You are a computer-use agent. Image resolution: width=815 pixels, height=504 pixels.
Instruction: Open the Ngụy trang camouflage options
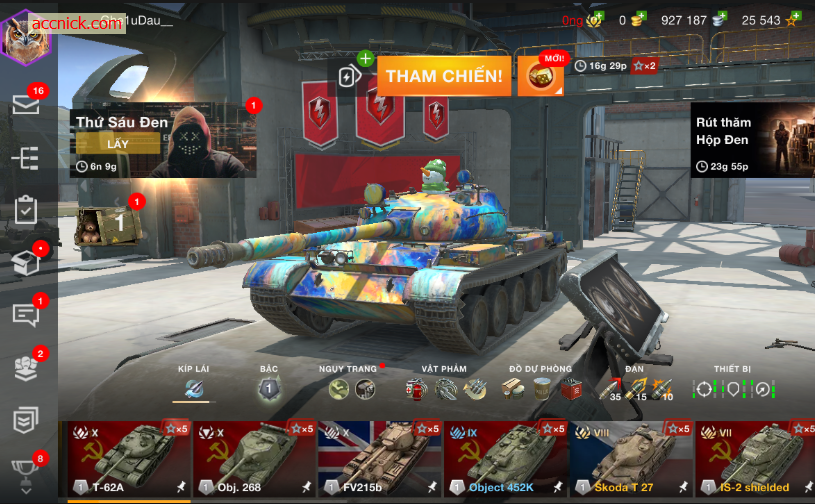pyautogui.click(x=352, y=388)
